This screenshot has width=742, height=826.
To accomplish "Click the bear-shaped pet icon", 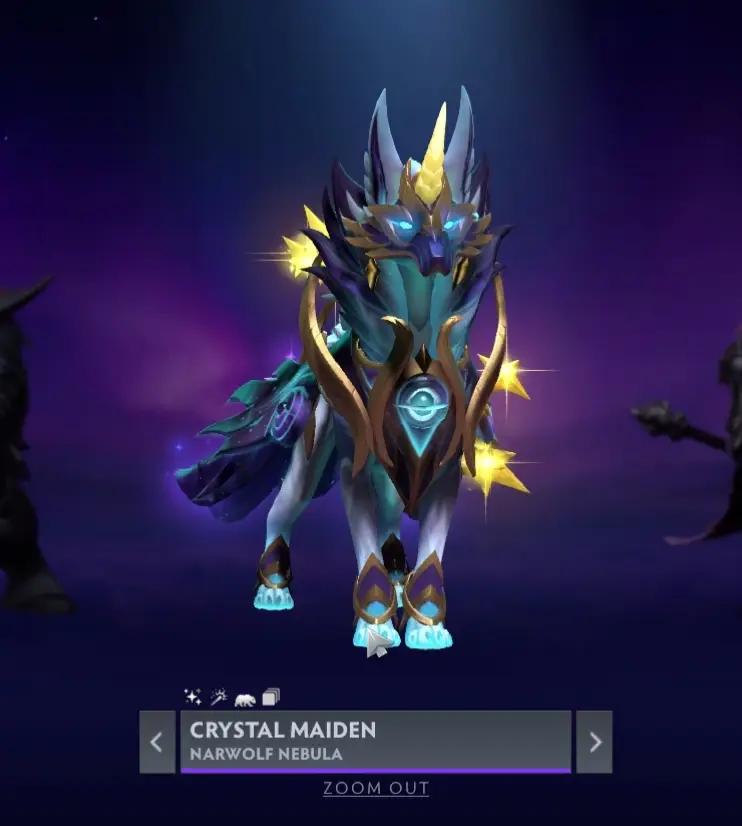I will 245,698.
